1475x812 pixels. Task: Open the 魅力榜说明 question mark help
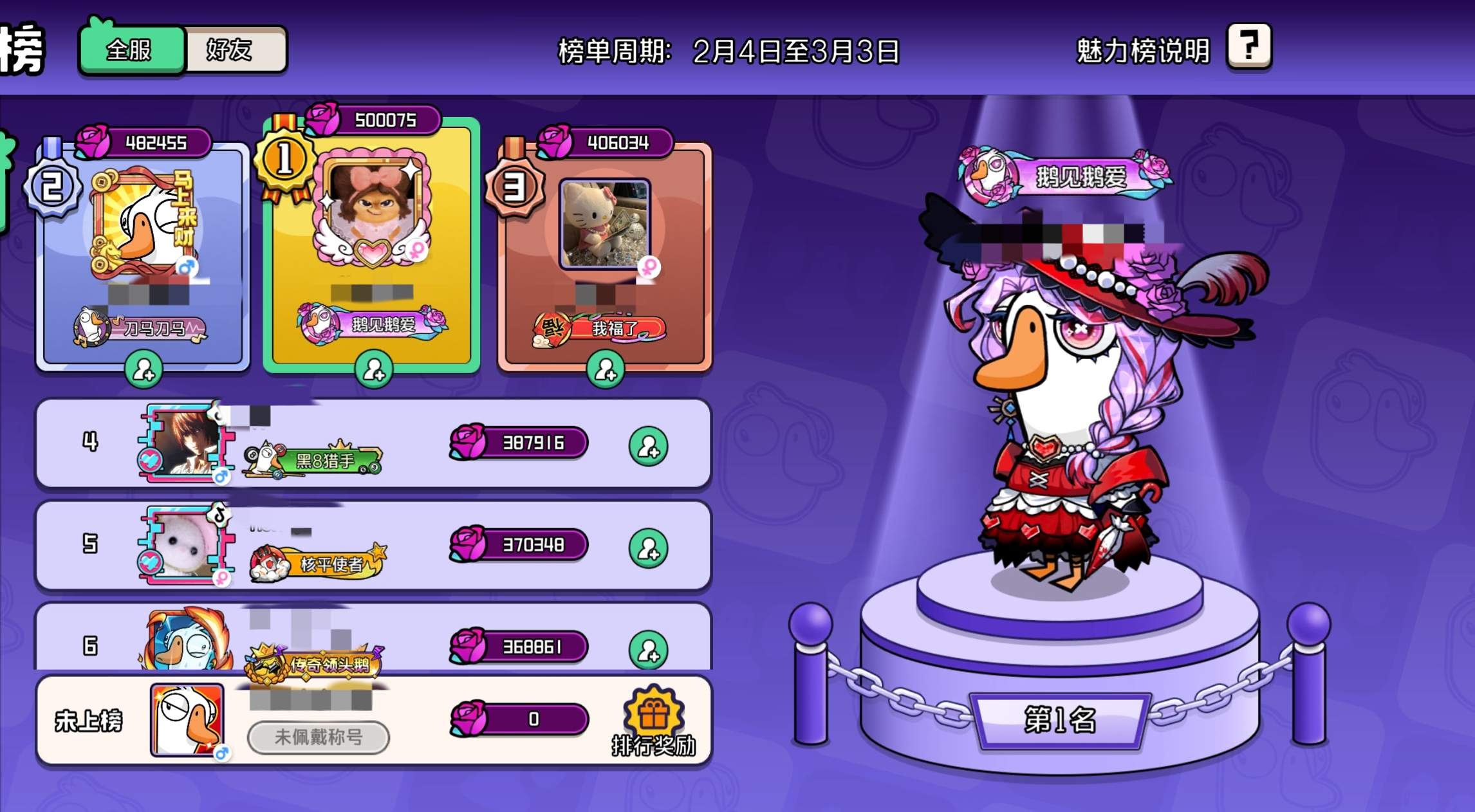click(x=1248, y=46)
